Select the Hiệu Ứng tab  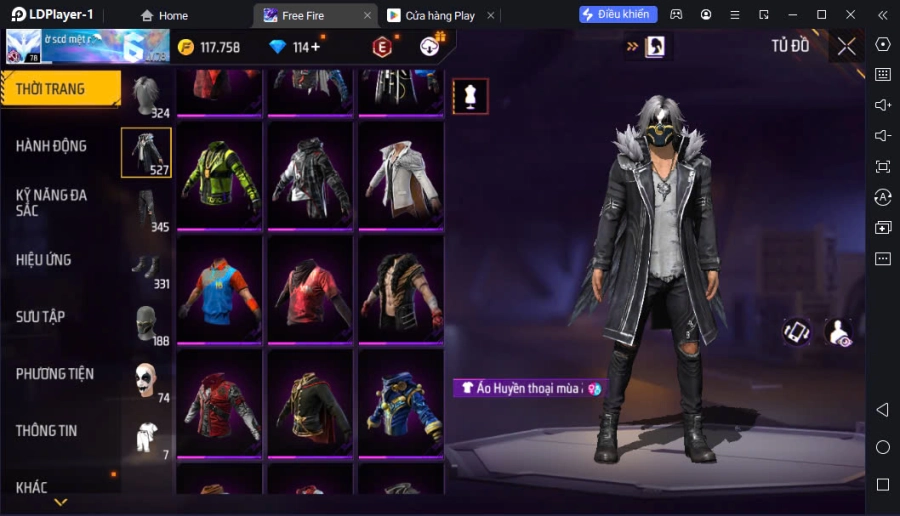coord(44,260)
